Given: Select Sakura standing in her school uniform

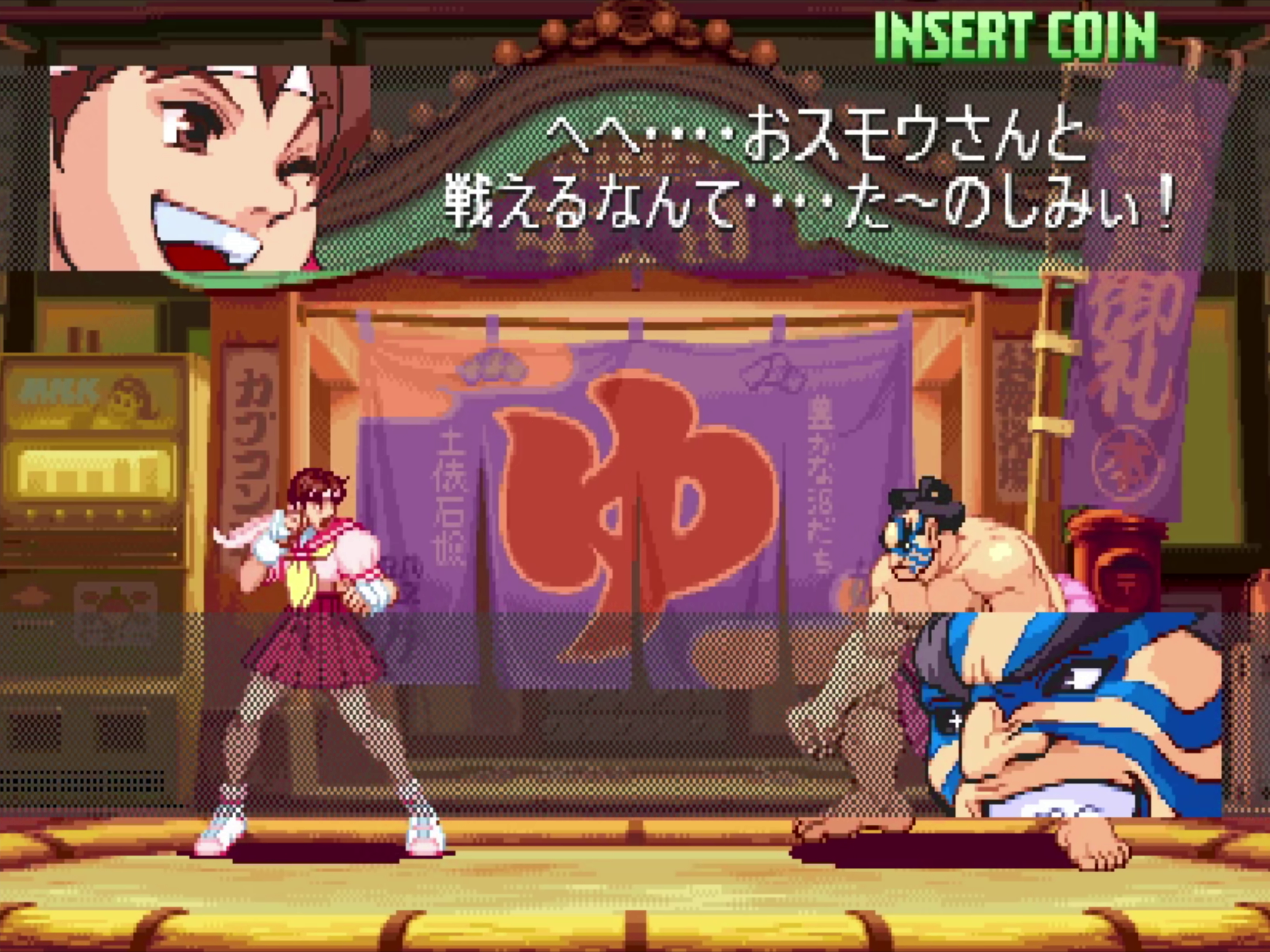Looking at the screenshot, I should [321, 631].
